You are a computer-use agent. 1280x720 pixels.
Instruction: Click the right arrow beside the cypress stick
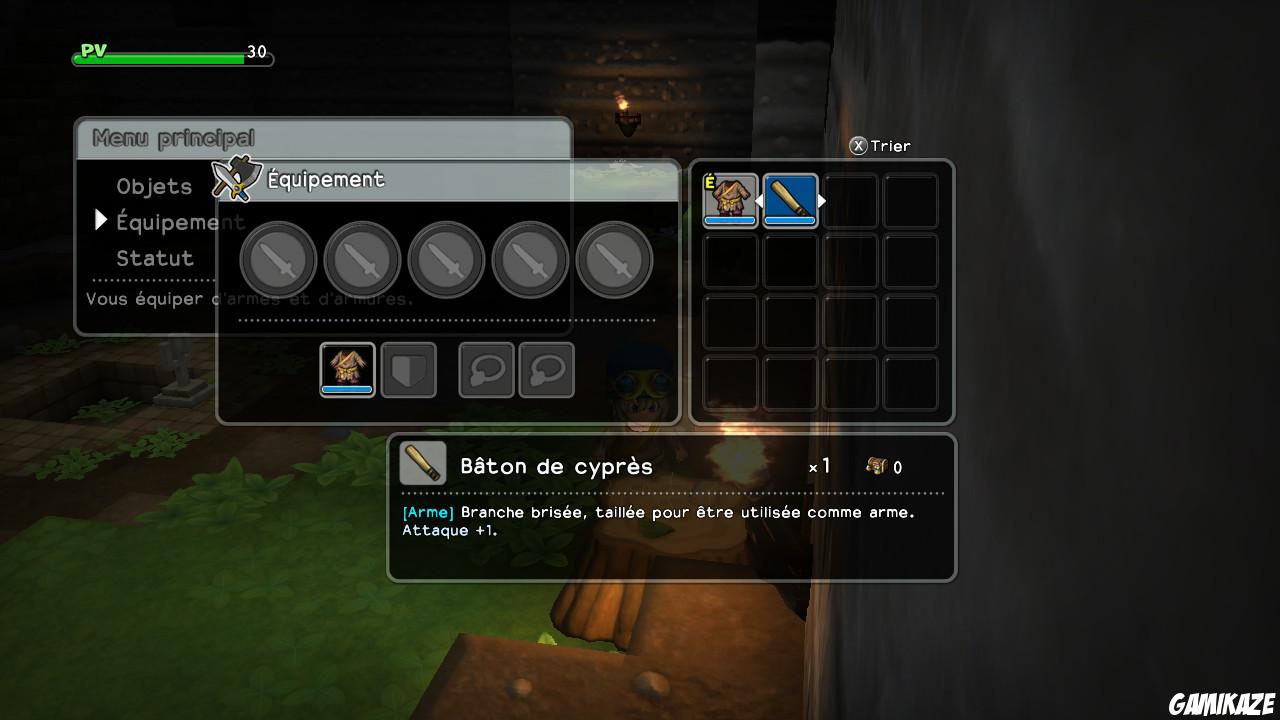(823, 200)
